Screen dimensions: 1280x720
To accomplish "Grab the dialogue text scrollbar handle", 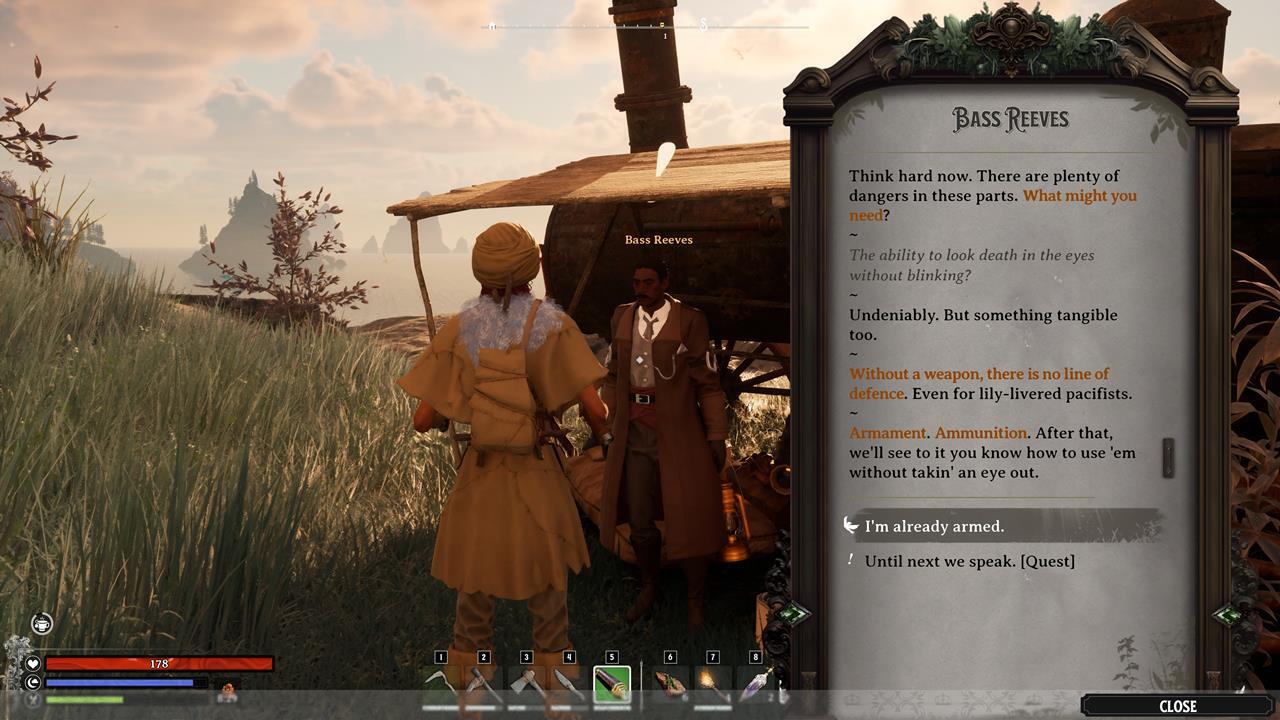I will click(x=1167, y=455).
